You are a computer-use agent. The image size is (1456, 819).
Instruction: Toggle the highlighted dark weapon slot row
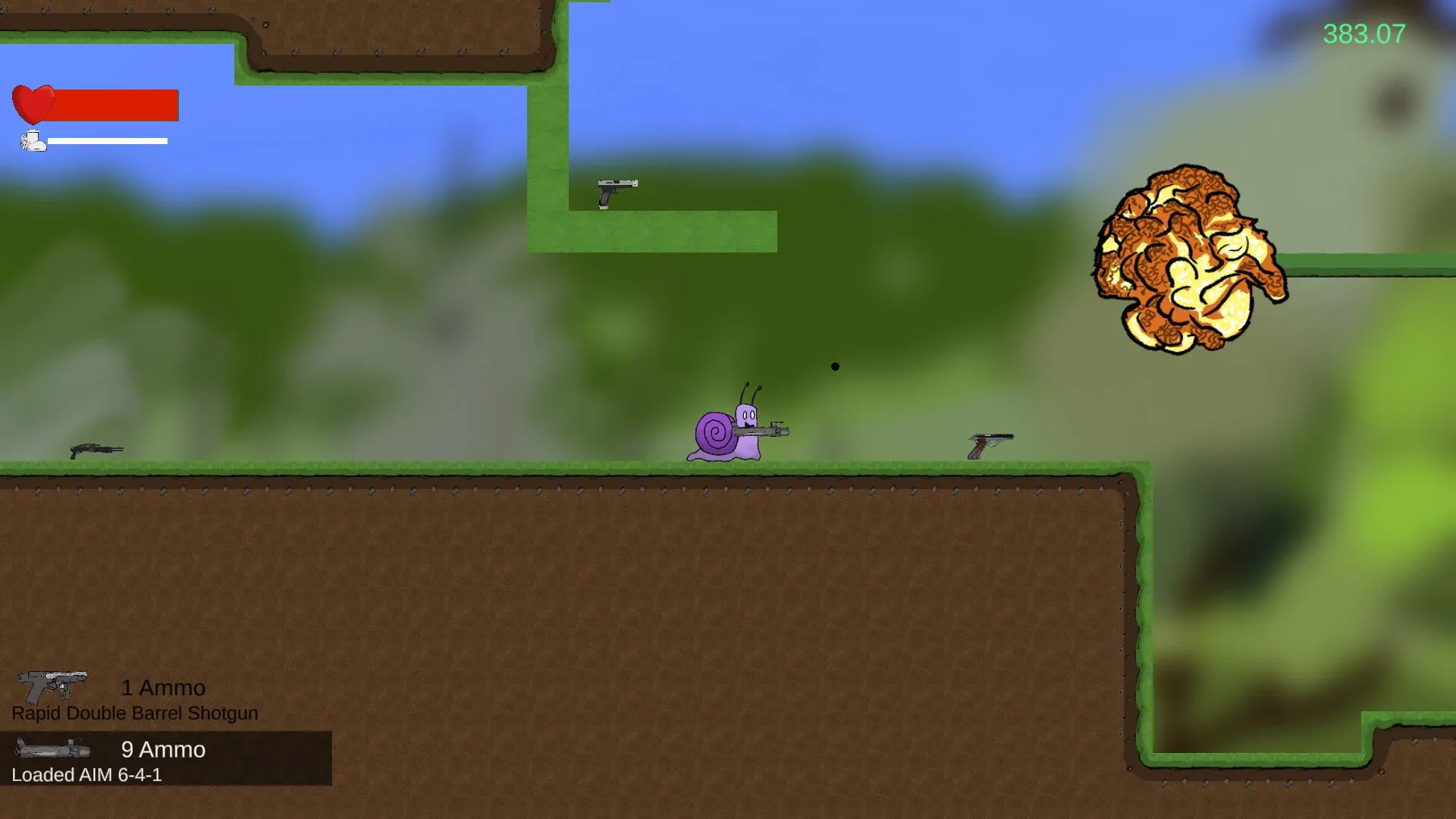point(167,758)
